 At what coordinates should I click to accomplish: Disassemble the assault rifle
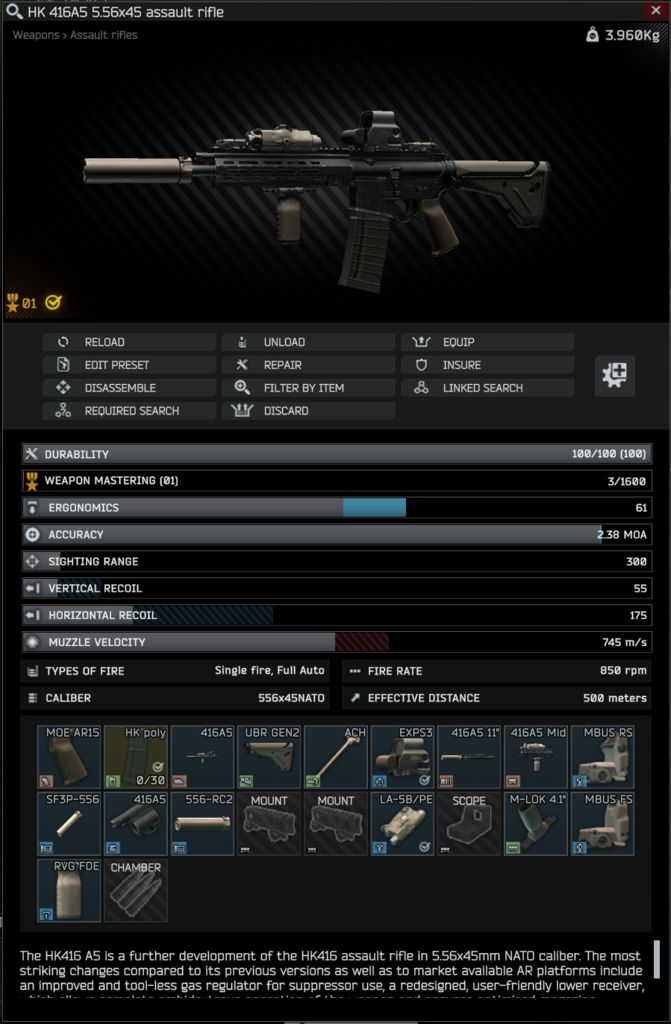(x=128, y=388)
